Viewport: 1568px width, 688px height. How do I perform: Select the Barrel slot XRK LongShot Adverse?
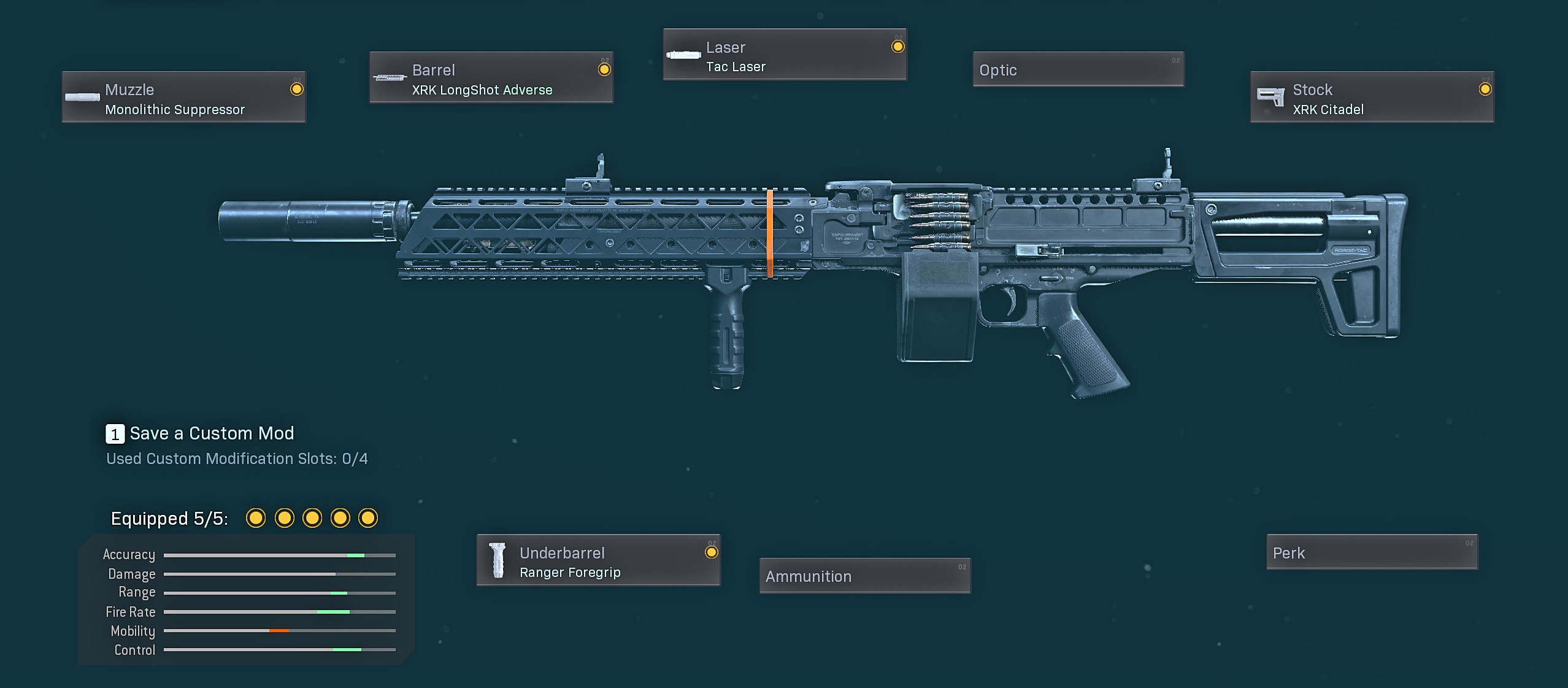click(x=491, y=77)
